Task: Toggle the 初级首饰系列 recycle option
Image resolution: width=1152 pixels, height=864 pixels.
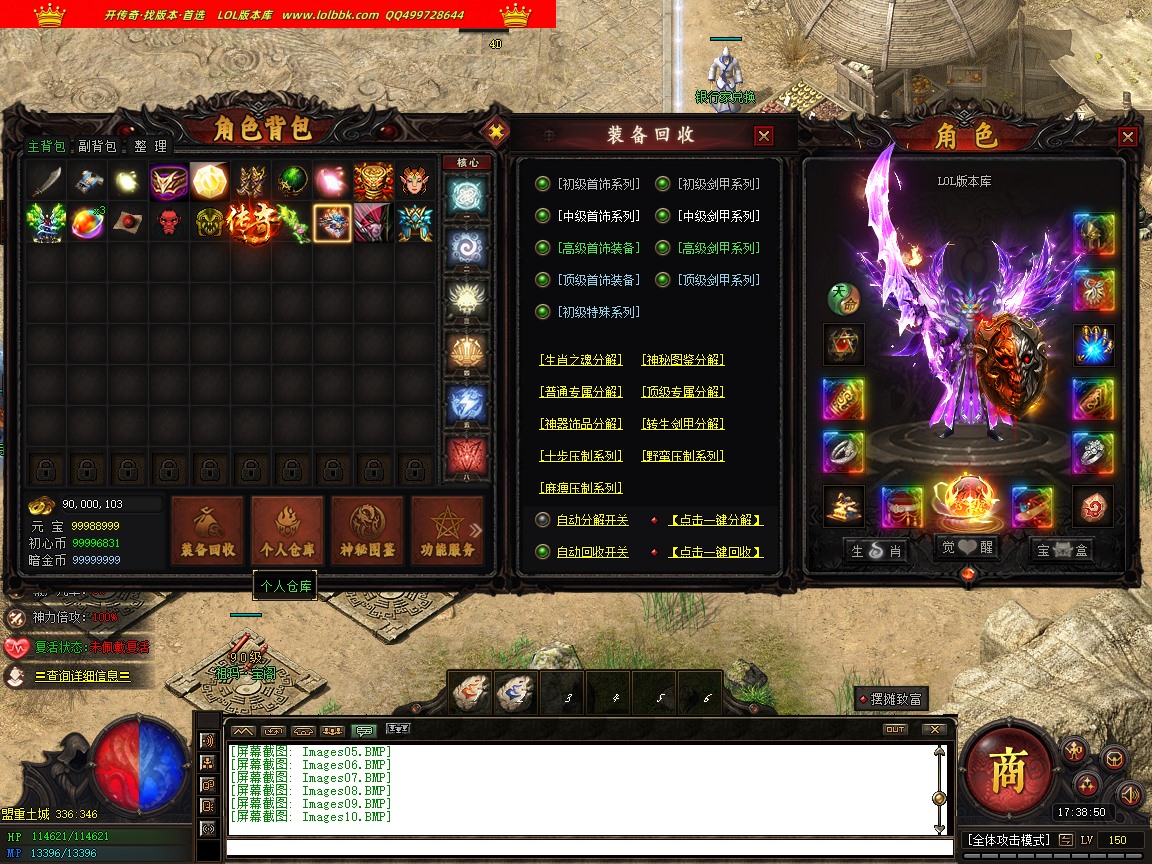Action: point(543,184)
